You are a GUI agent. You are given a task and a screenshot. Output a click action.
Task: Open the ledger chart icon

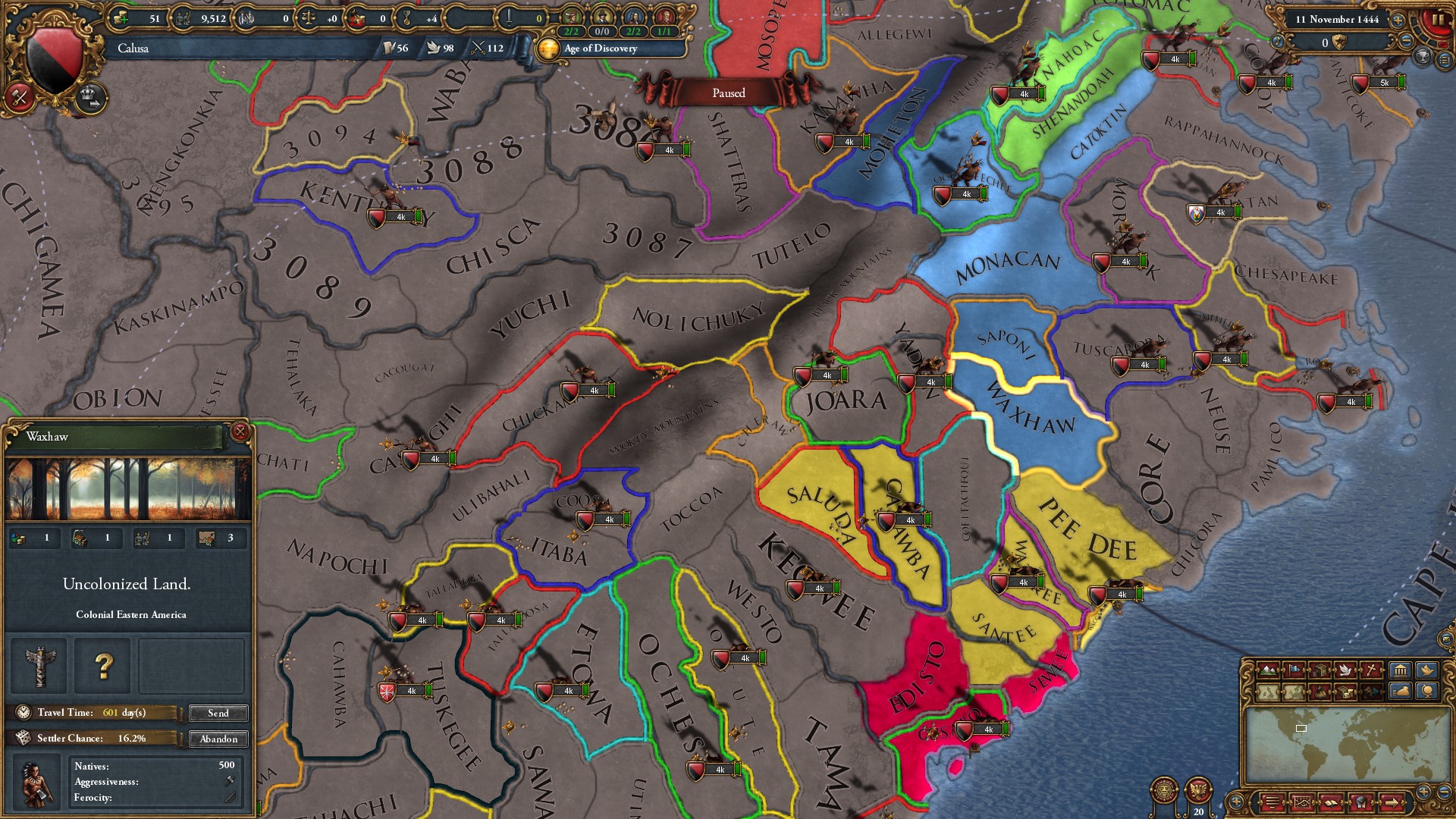(x=1302, y=802)
